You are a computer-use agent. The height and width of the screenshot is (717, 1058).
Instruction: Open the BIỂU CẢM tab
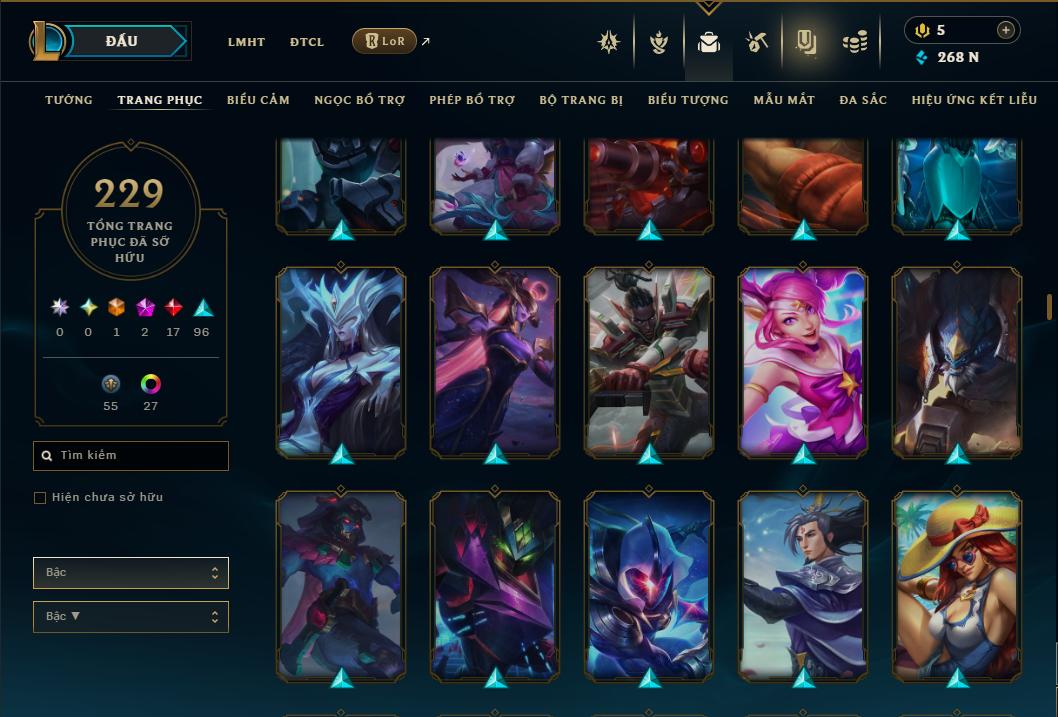tap(258, 100)
